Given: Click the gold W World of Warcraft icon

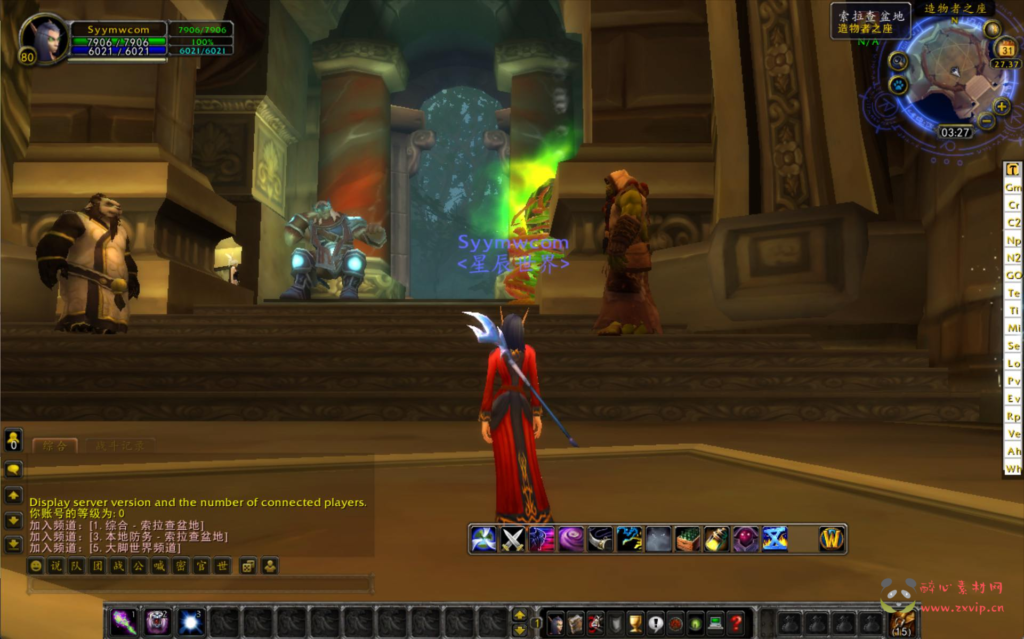Looking at the screenshot, I should [832, 539].
